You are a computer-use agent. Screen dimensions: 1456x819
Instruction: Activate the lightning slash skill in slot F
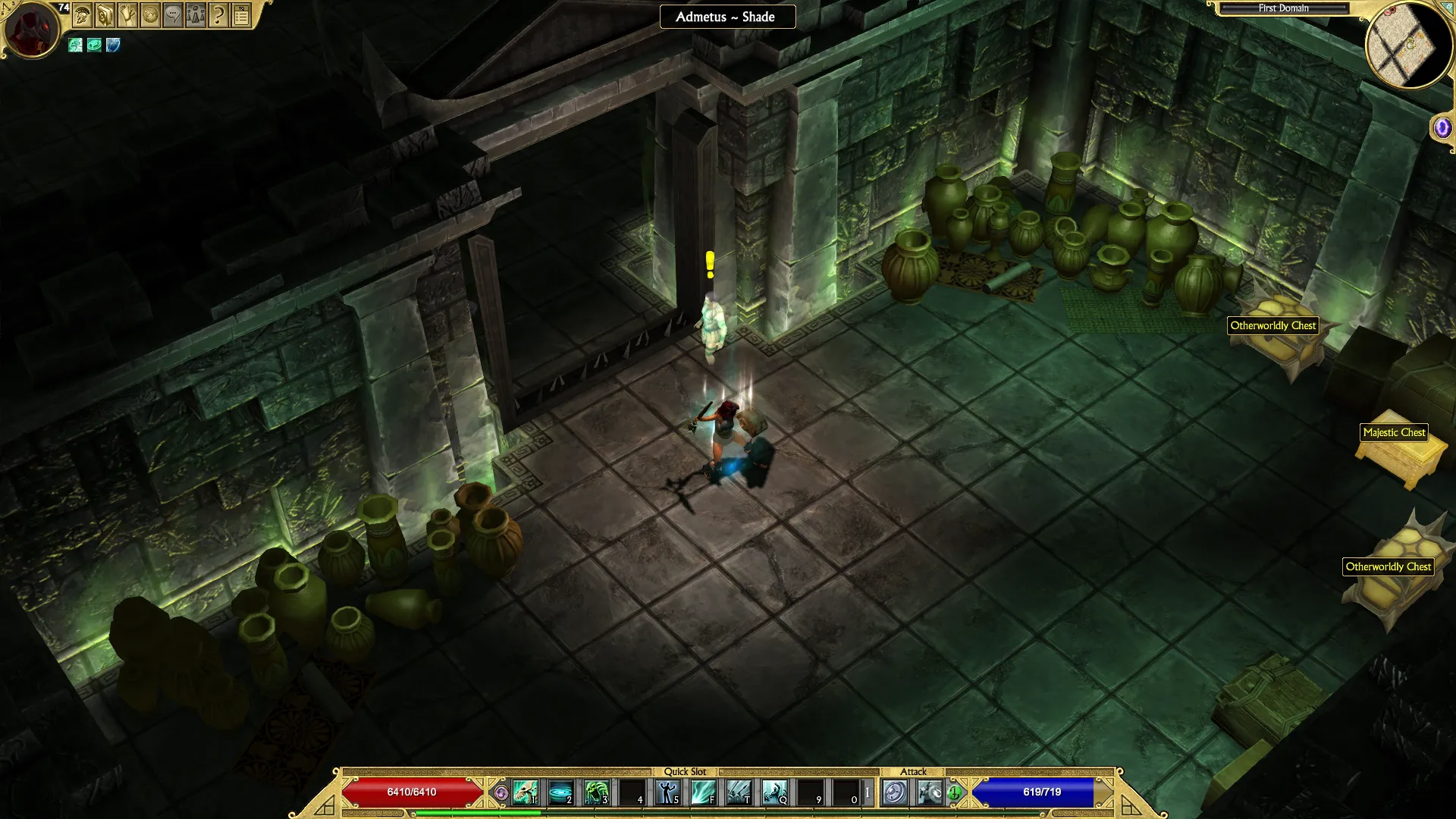703,792
